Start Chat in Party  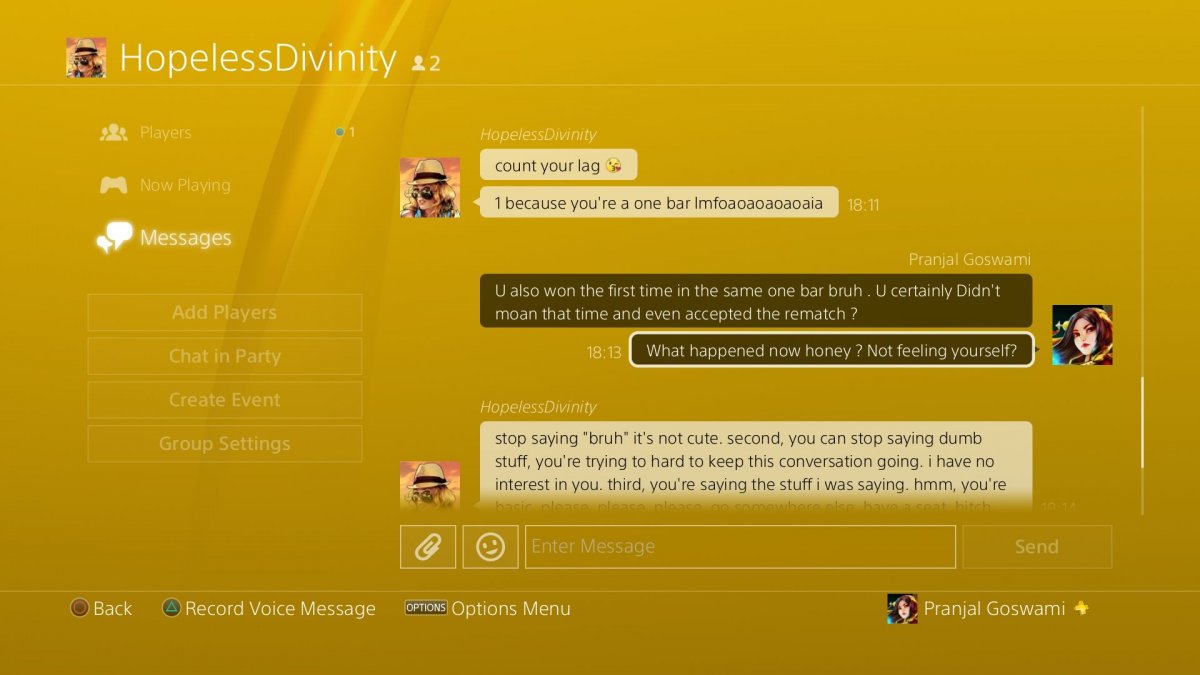point(225,356)
